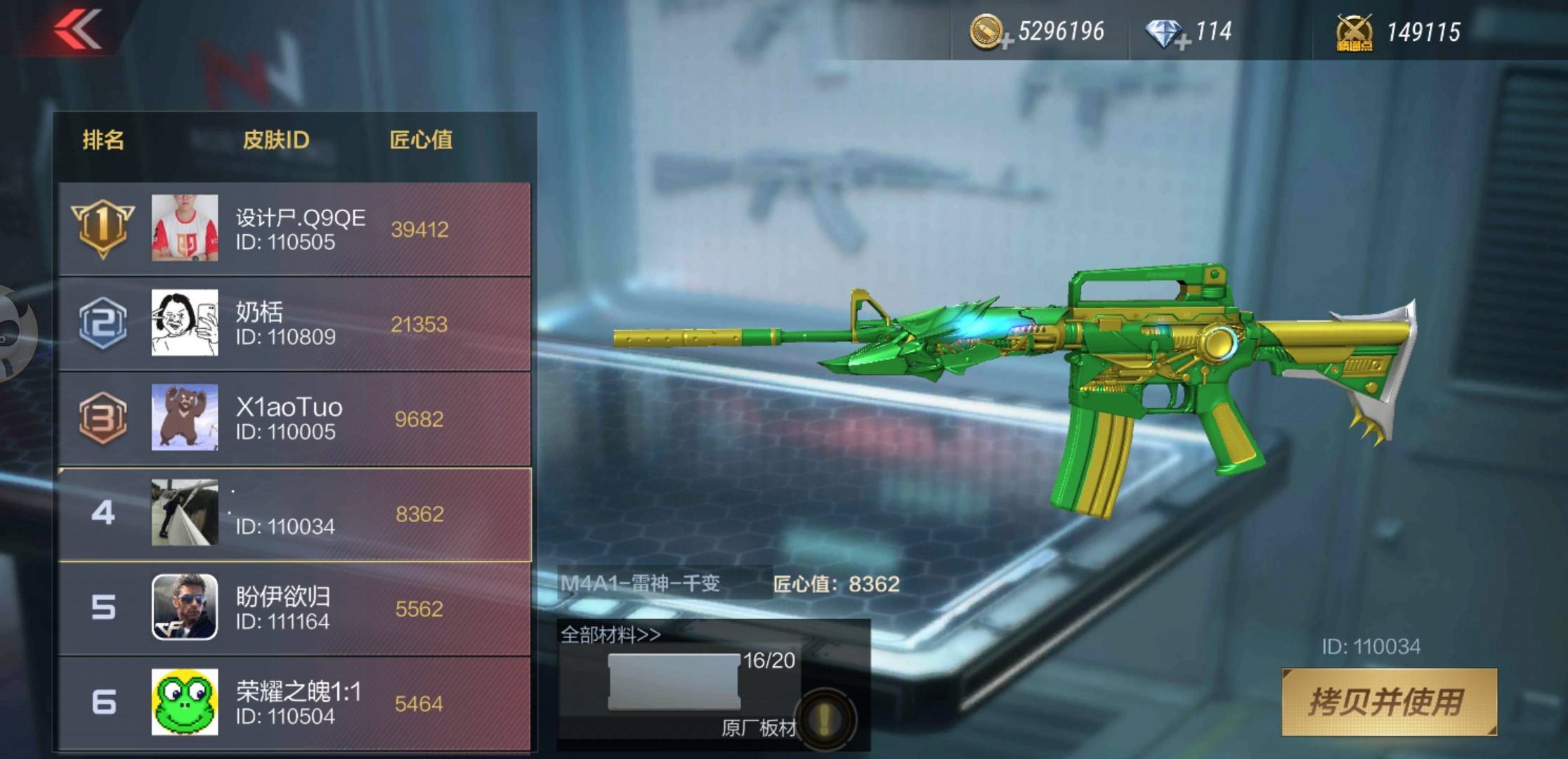Add more diamonds via plus icon
Screen dimensions: 1568x759
coord(1182,42)
